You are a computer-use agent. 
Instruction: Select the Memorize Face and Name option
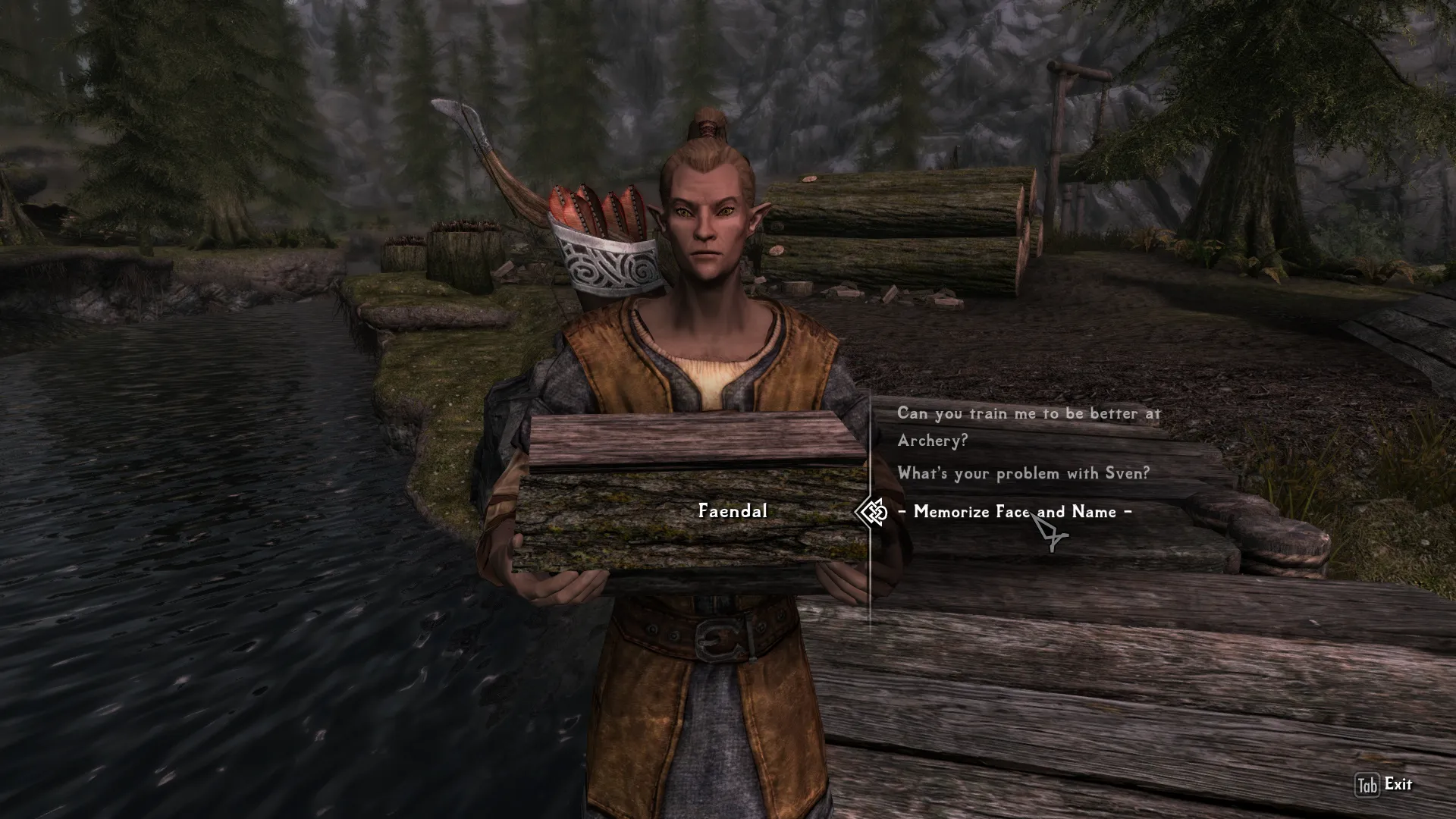coord(1015,512)
